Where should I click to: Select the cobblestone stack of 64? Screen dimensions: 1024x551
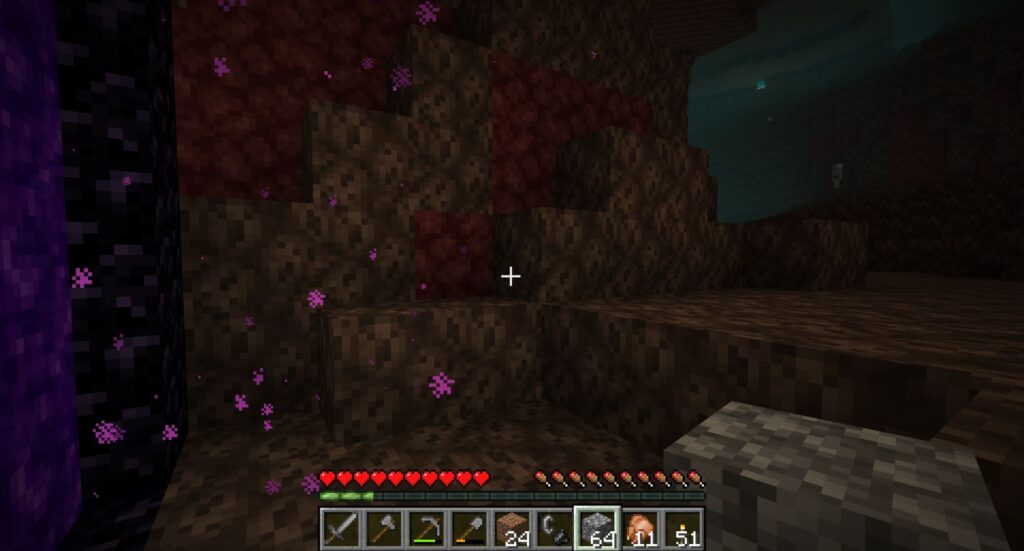pyautogui.click(x=597, y=527)
